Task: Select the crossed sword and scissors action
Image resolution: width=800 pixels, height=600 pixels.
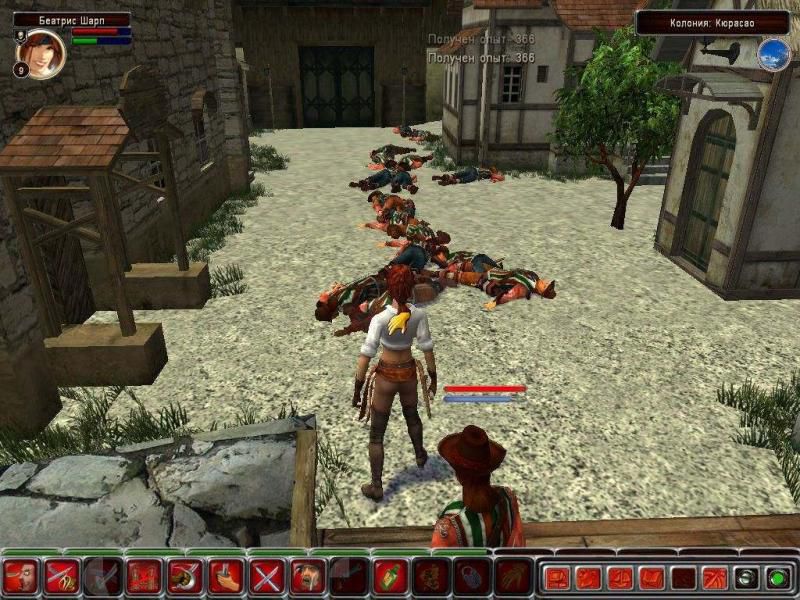Action: point(61,577)
